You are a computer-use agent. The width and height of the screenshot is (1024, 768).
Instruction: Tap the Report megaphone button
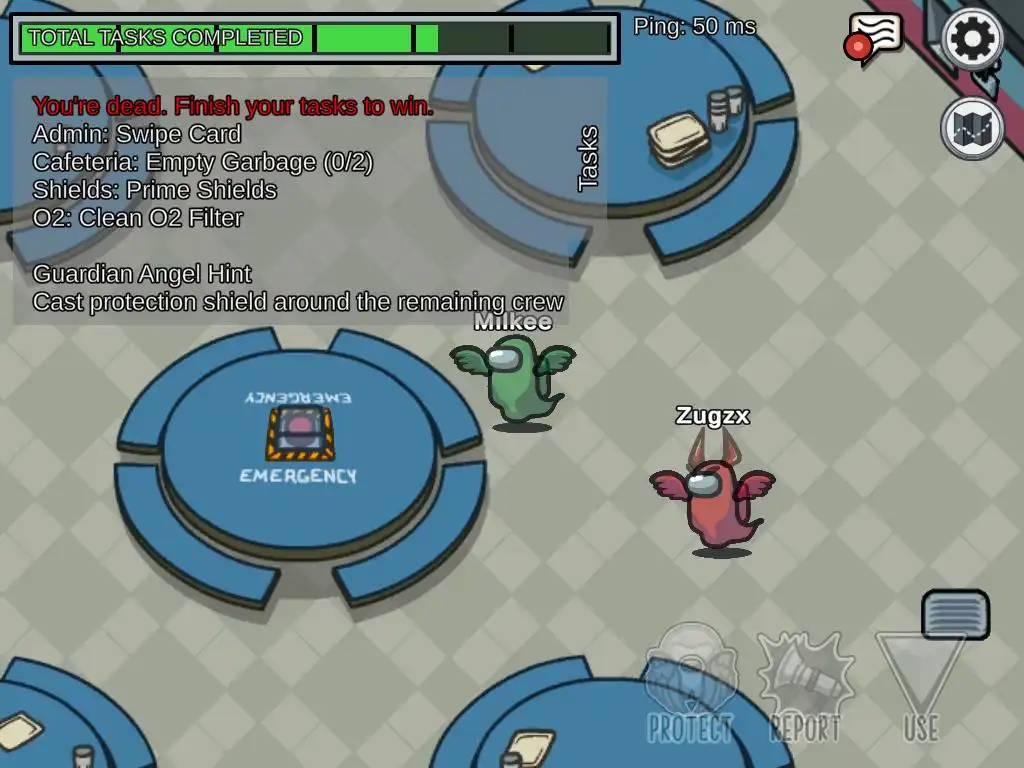pos(805,687)
